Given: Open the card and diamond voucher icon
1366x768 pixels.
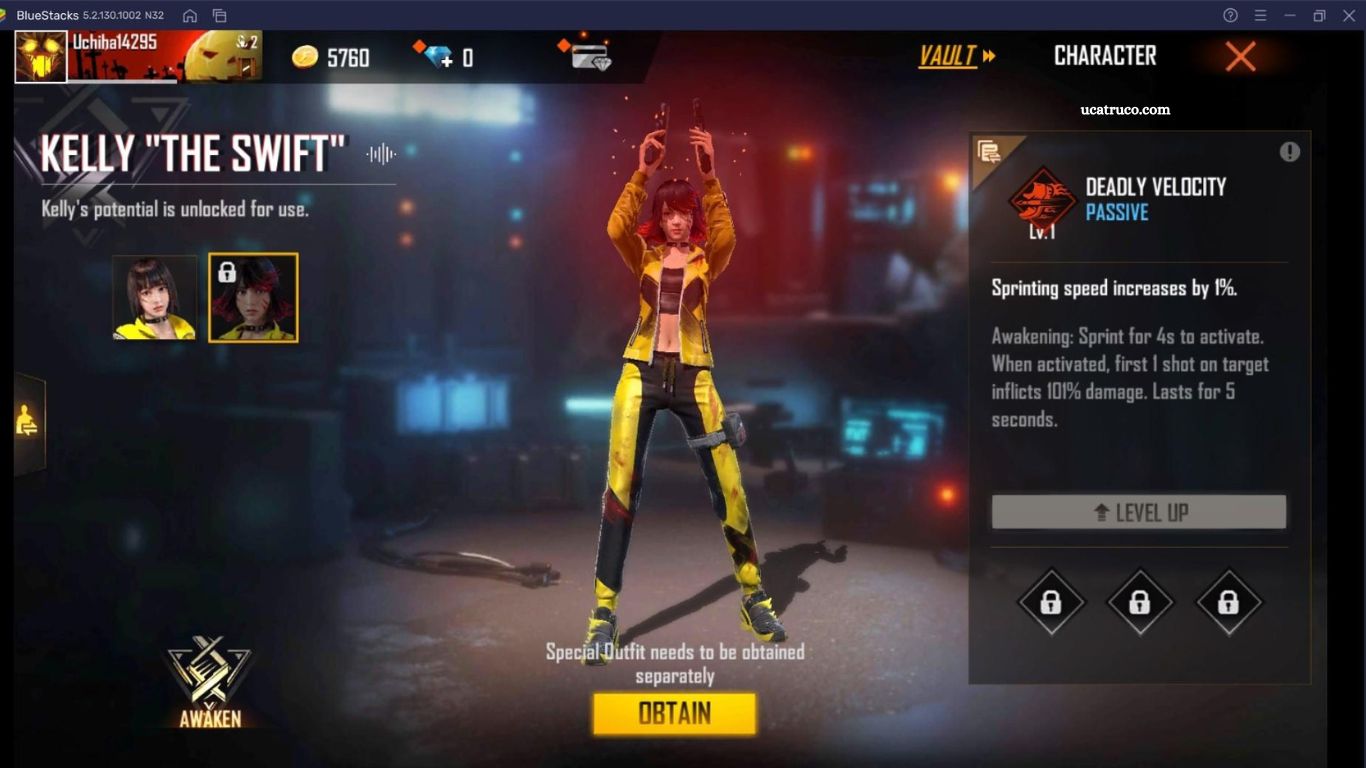Looking at the screenshot, I should (x=588, y=56).
